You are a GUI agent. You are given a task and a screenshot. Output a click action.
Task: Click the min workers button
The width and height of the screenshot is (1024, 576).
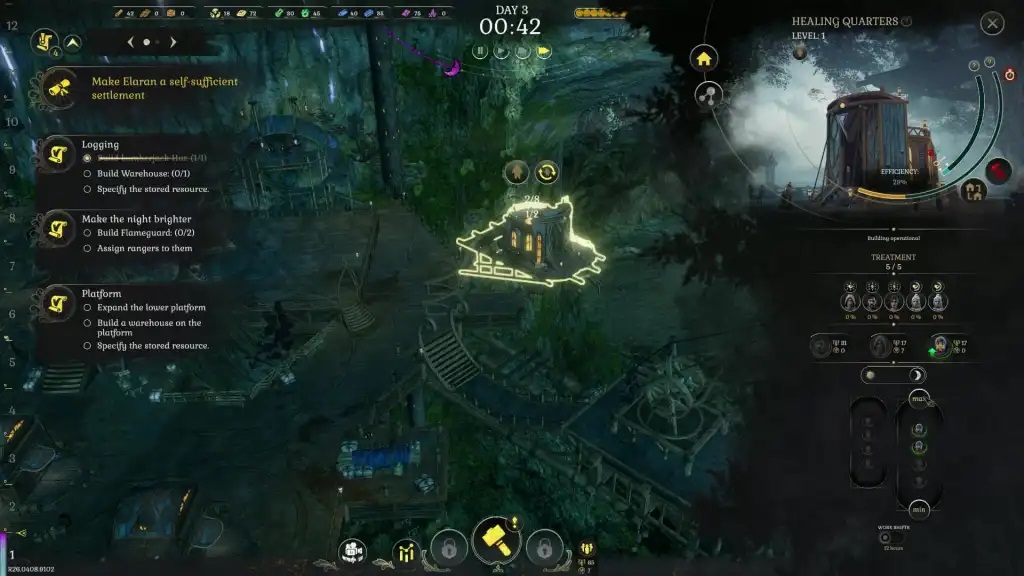click(x=919, y=509)
